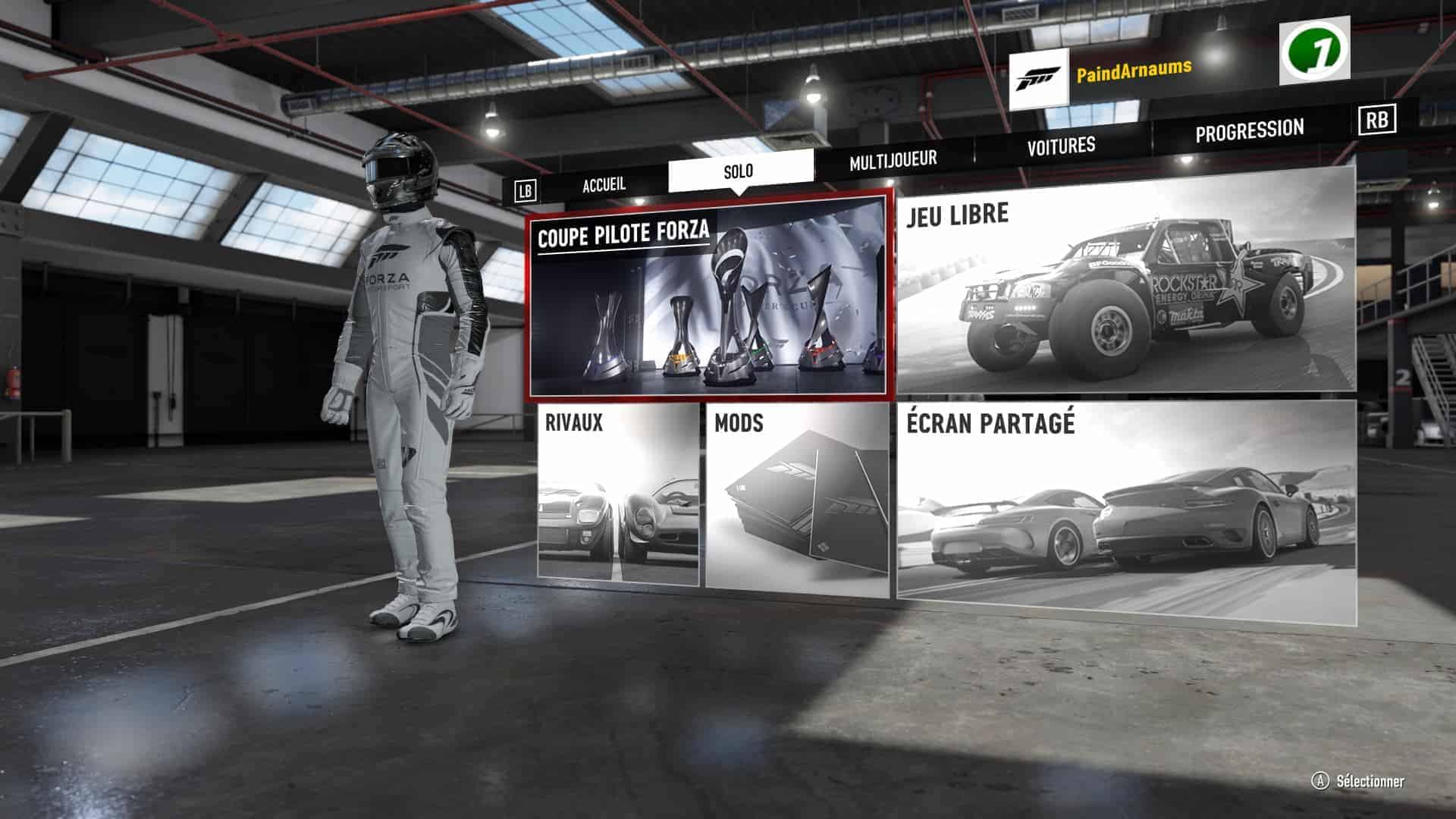Choose the Jeu Libre mode tile
The image size is (1456, 819).
click(1125, 281)
